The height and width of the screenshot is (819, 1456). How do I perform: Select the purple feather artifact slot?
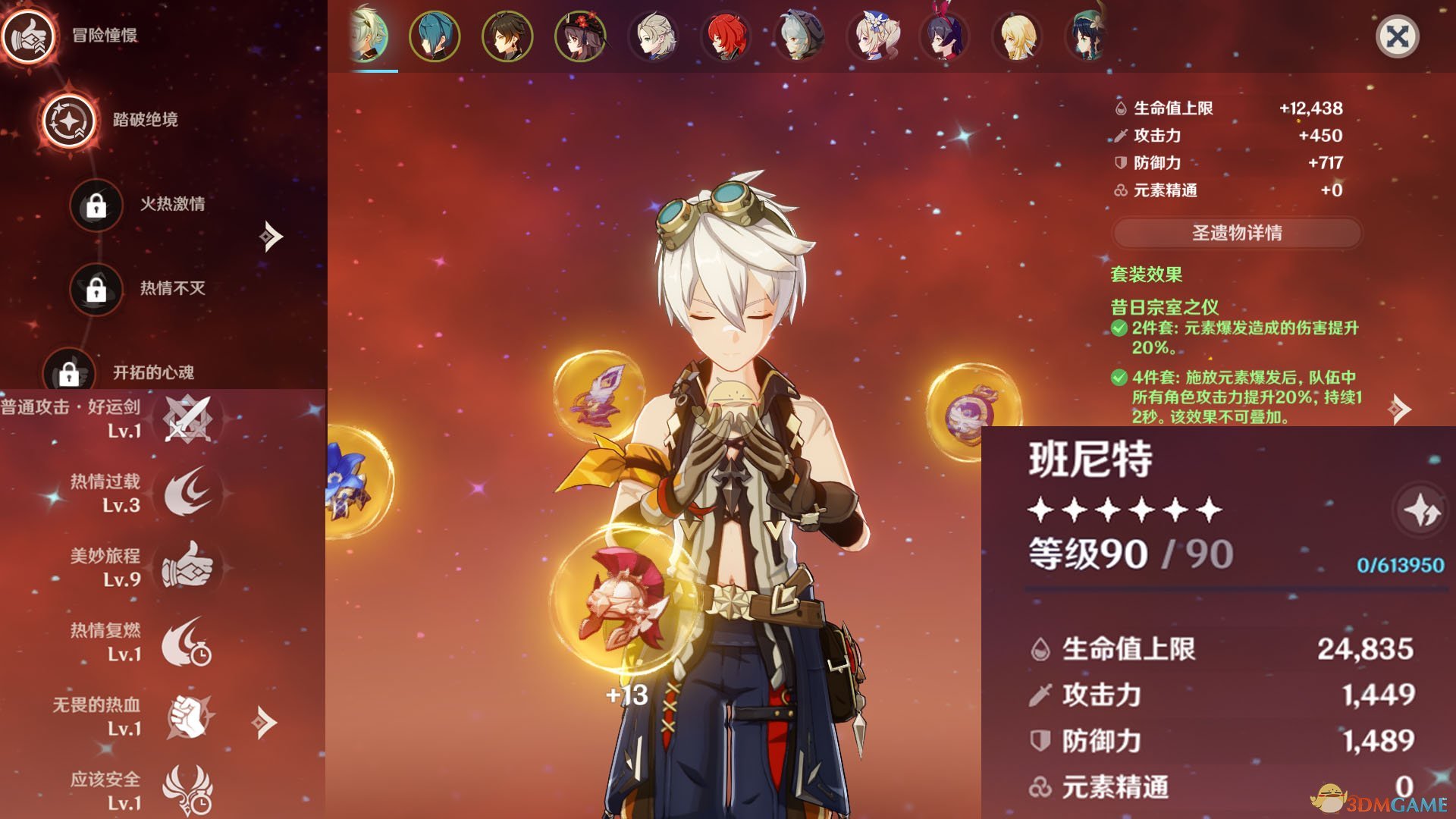coord(599,394)
